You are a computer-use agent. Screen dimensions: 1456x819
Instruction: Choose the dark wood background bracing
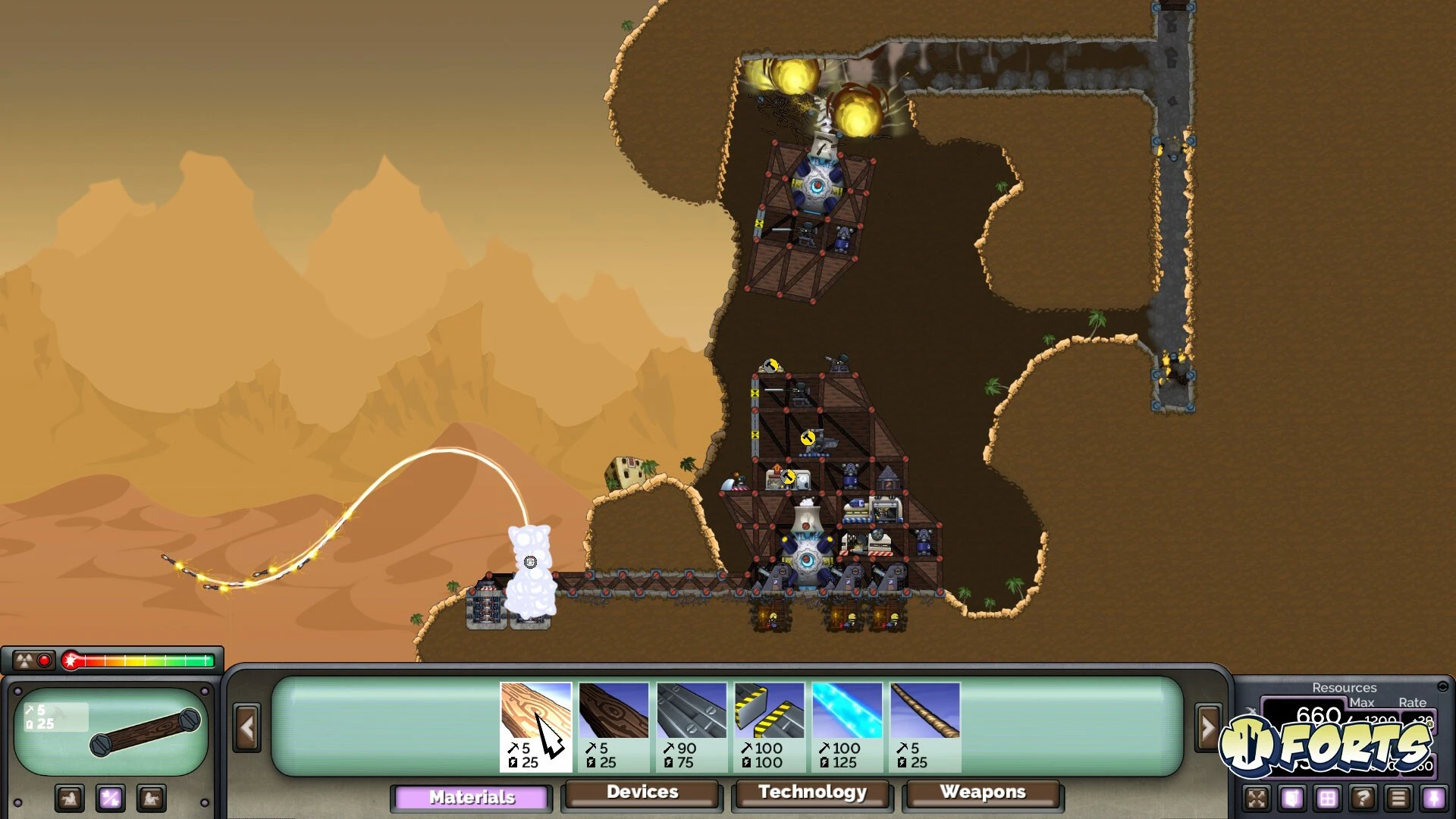click(x=613, y=726)
